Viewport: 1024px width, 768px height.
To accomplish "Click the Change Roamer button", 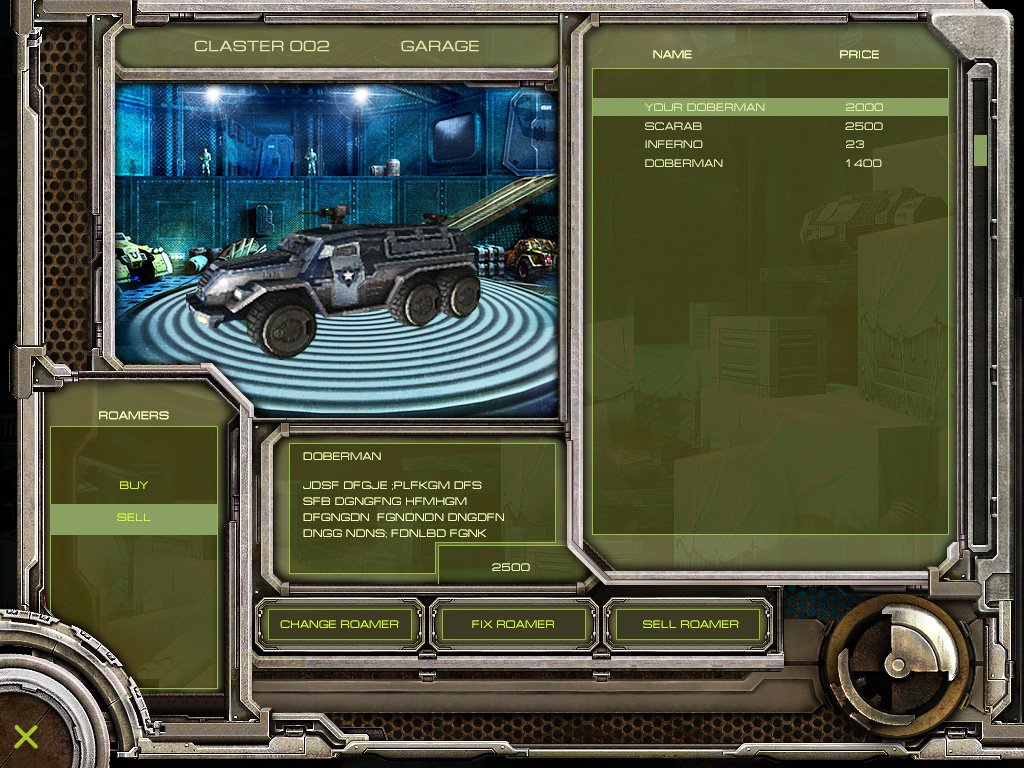I will tap(339, 624).
